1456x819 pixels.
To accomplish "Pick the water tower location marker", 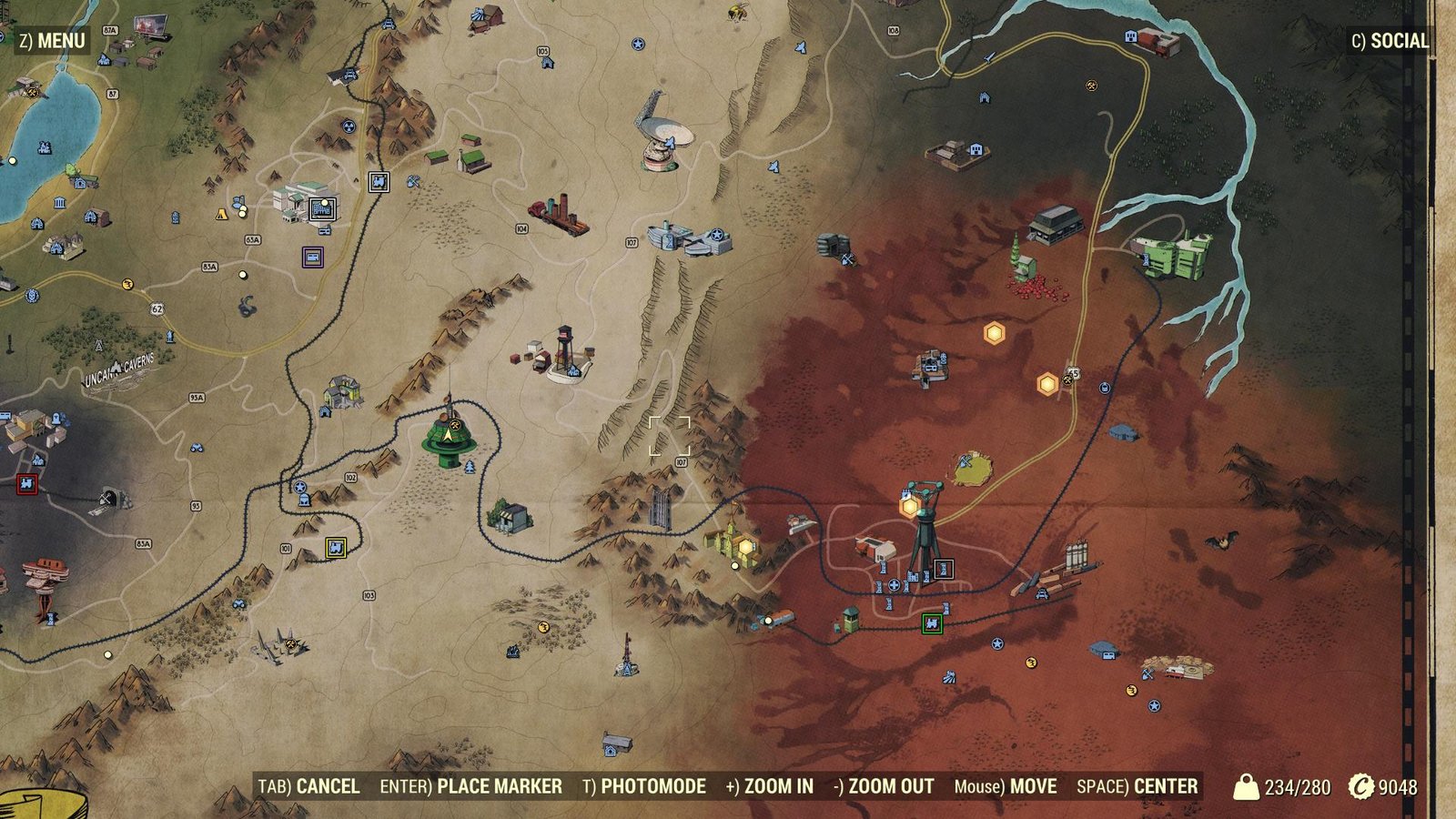I will 566,352.
